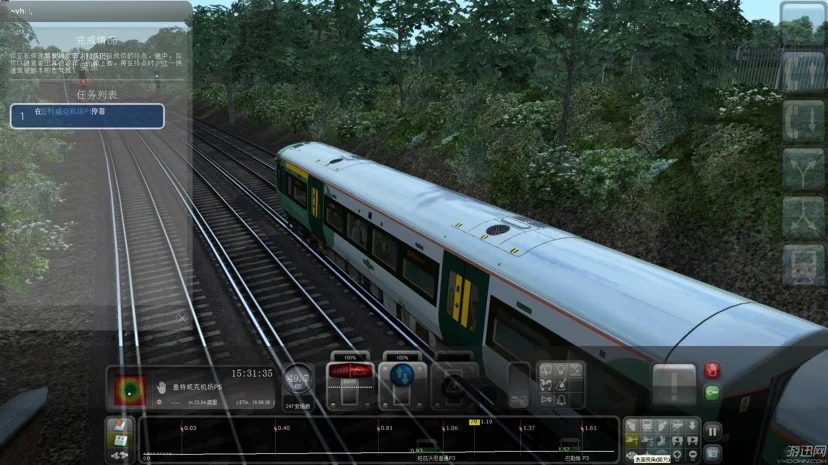Select the first task in the task list
This screenshot has width=828, height=465.
[87, 115]
